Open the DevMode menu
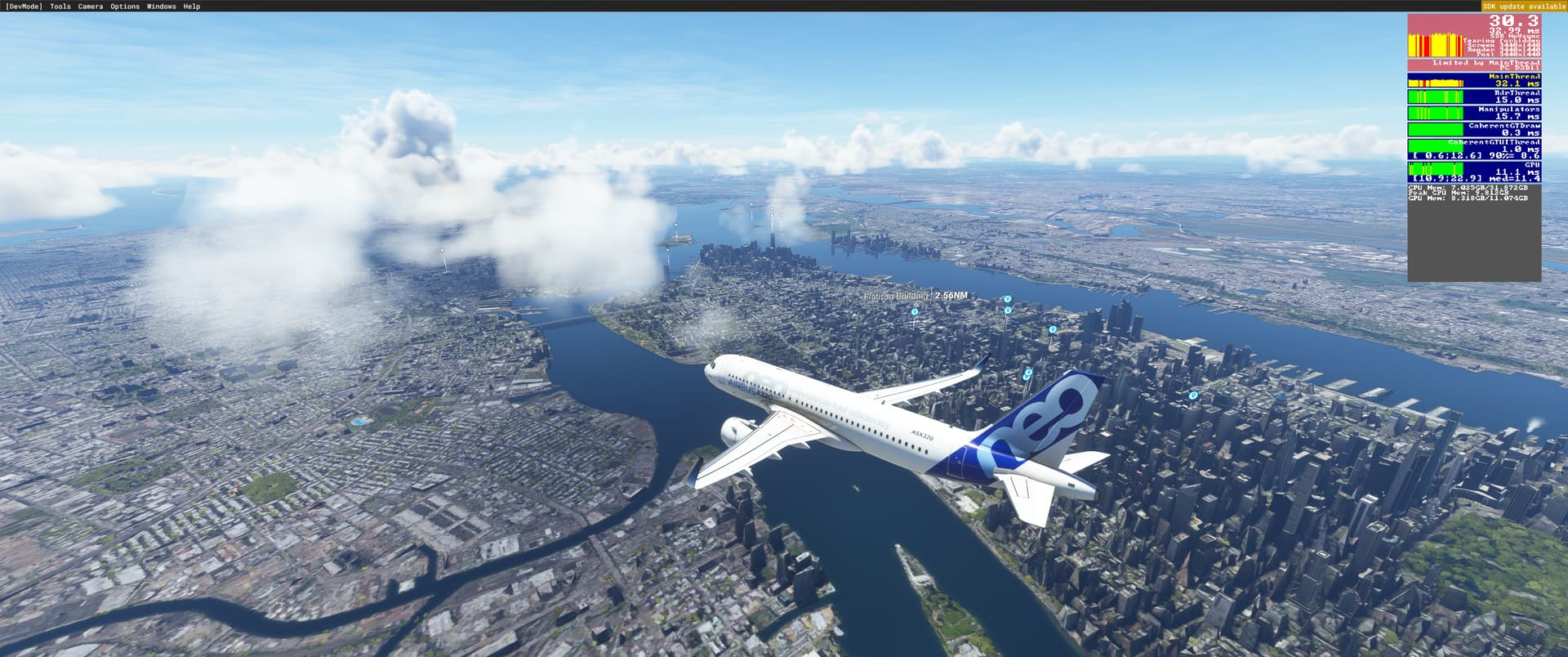The height and width of the screenshot is (657, 1568). pyautogui.click(x=23, y=7)
